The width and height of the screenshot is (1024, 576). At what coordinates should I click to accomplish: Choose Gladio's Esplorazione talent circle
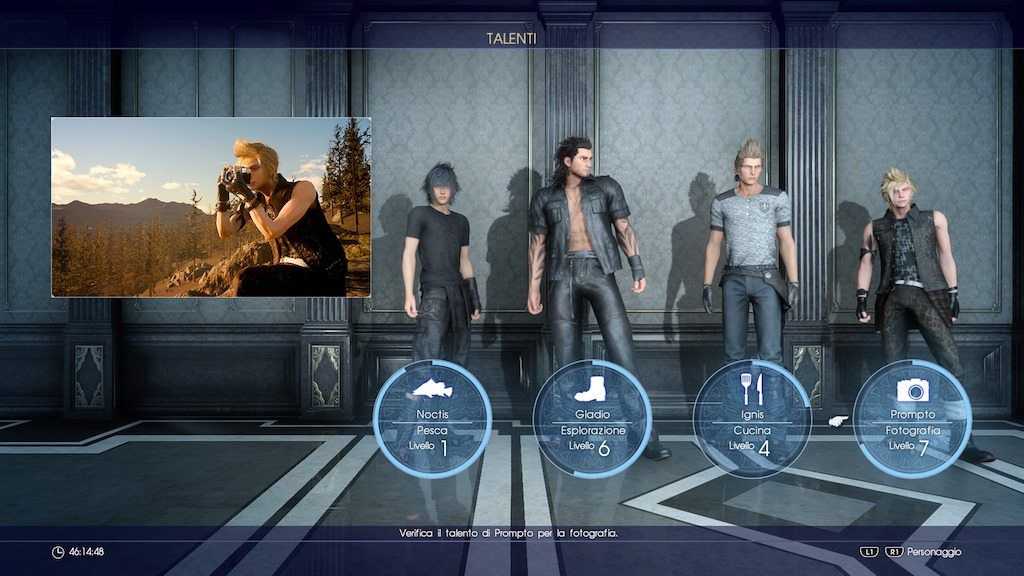tap(592, 418)
